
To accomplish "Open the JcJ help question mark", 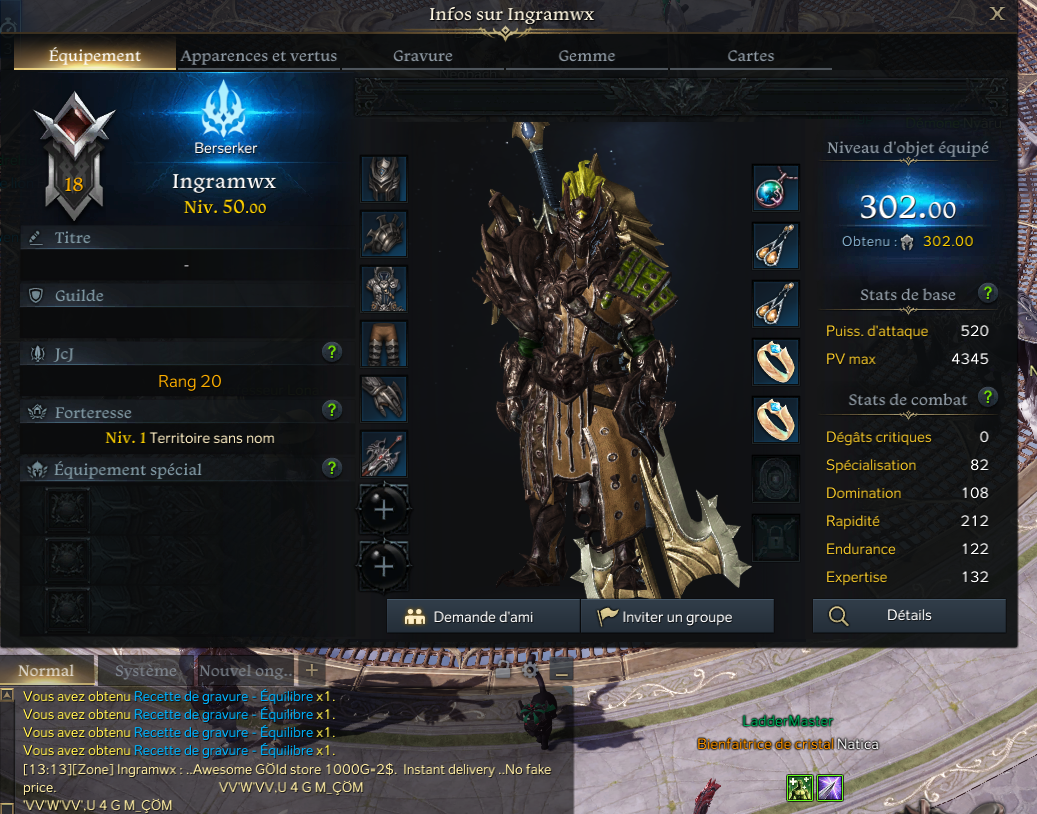I will click(333, 352).
